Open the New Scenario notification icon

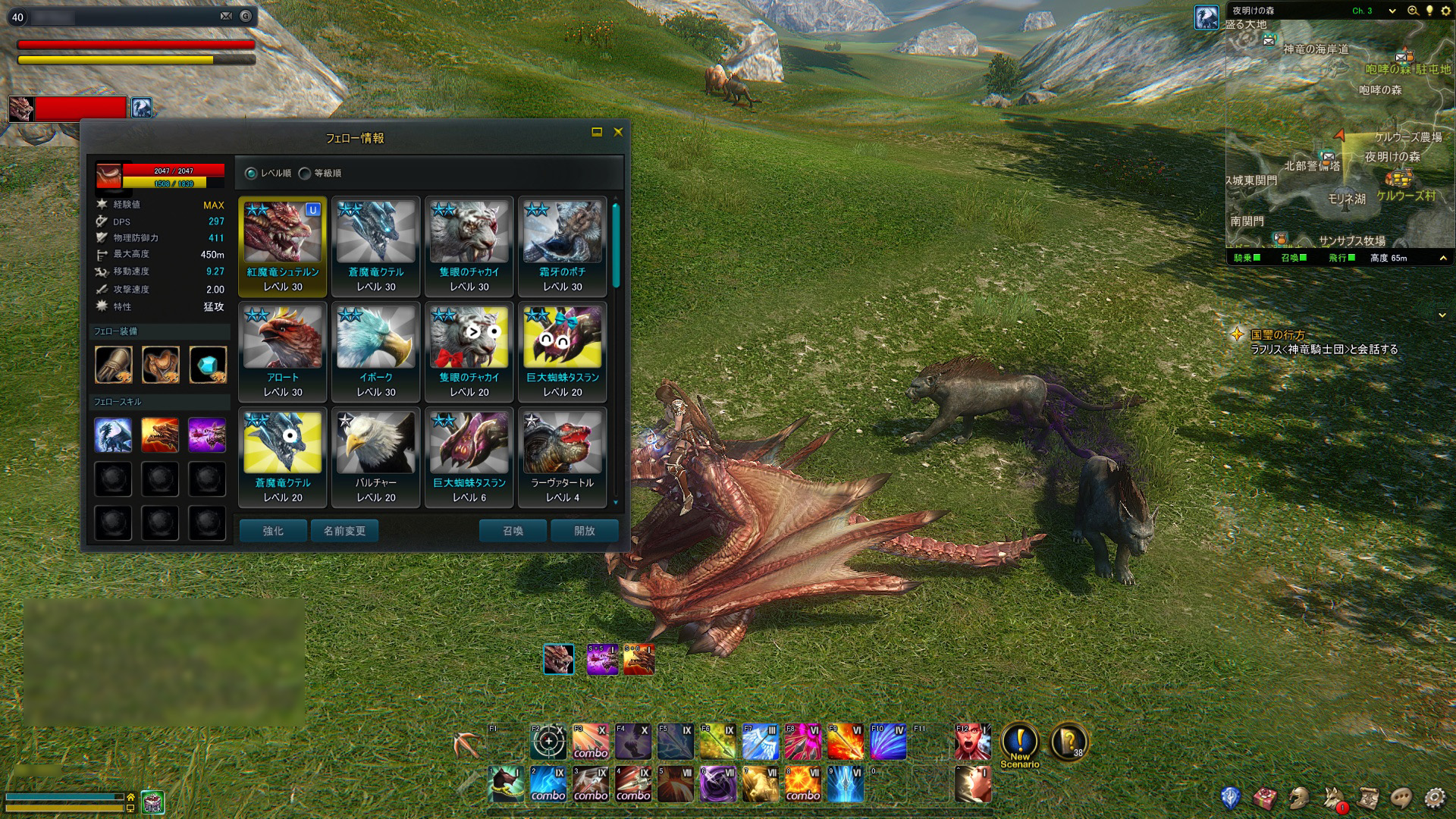click(x=1020, y=742)
